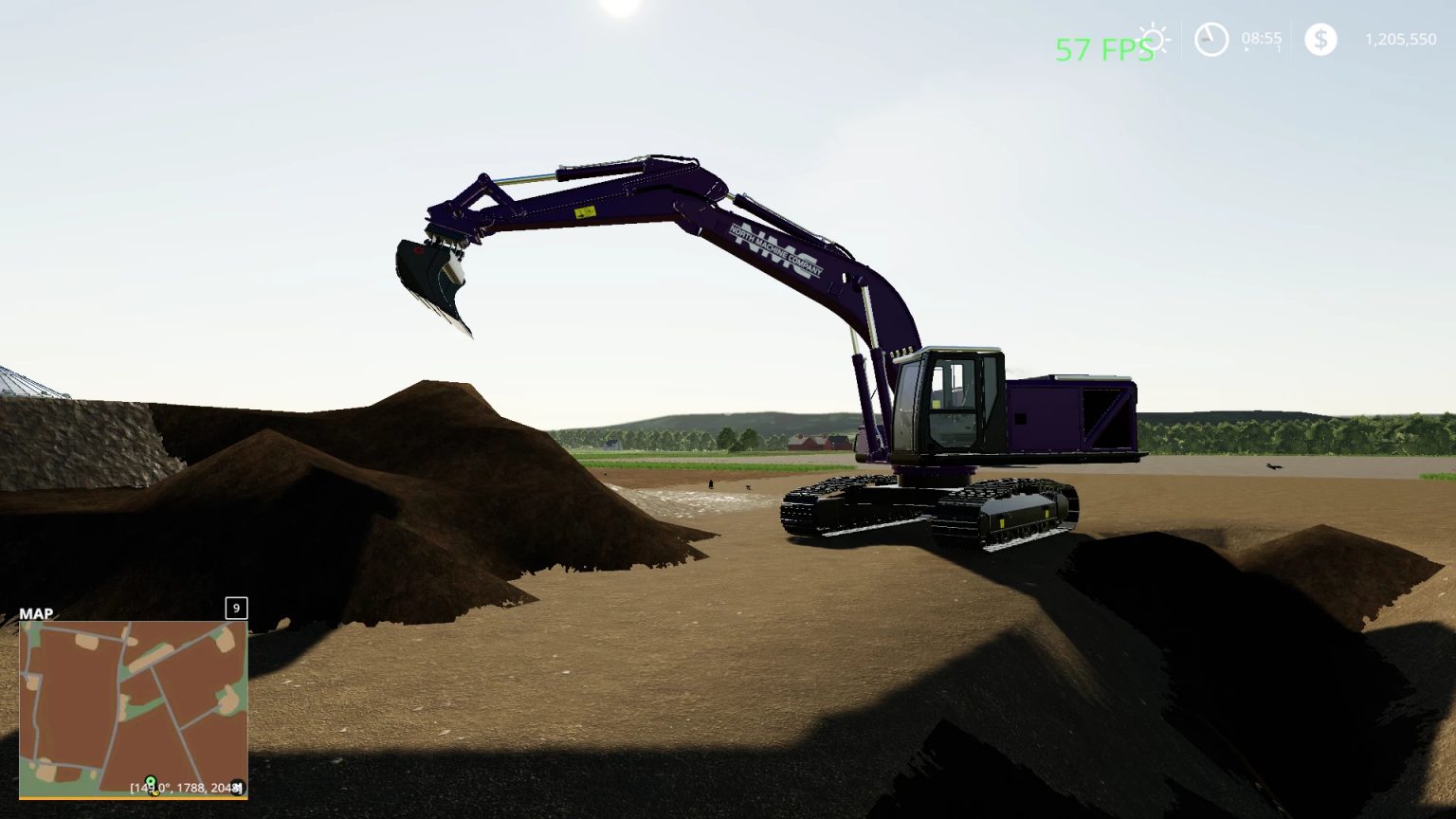
Task: Click the white dollar sign money icon
Action: point(1319,40)
